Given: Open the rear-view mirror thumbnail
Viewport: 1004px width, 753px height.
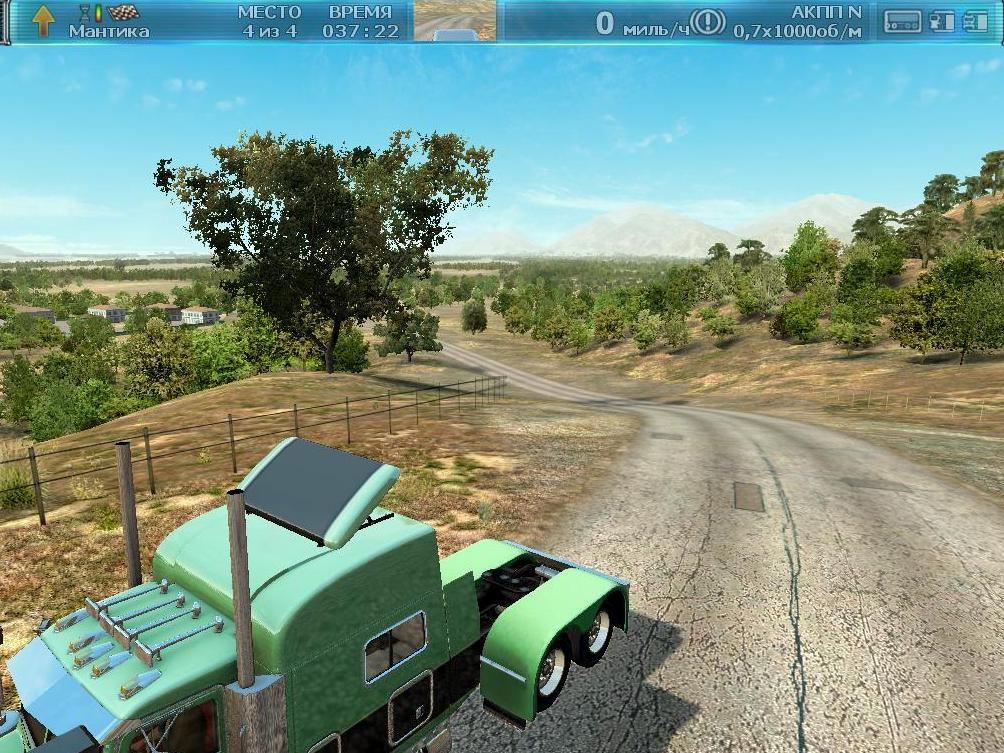Looking at the screenshot, I should pos(455,21).
